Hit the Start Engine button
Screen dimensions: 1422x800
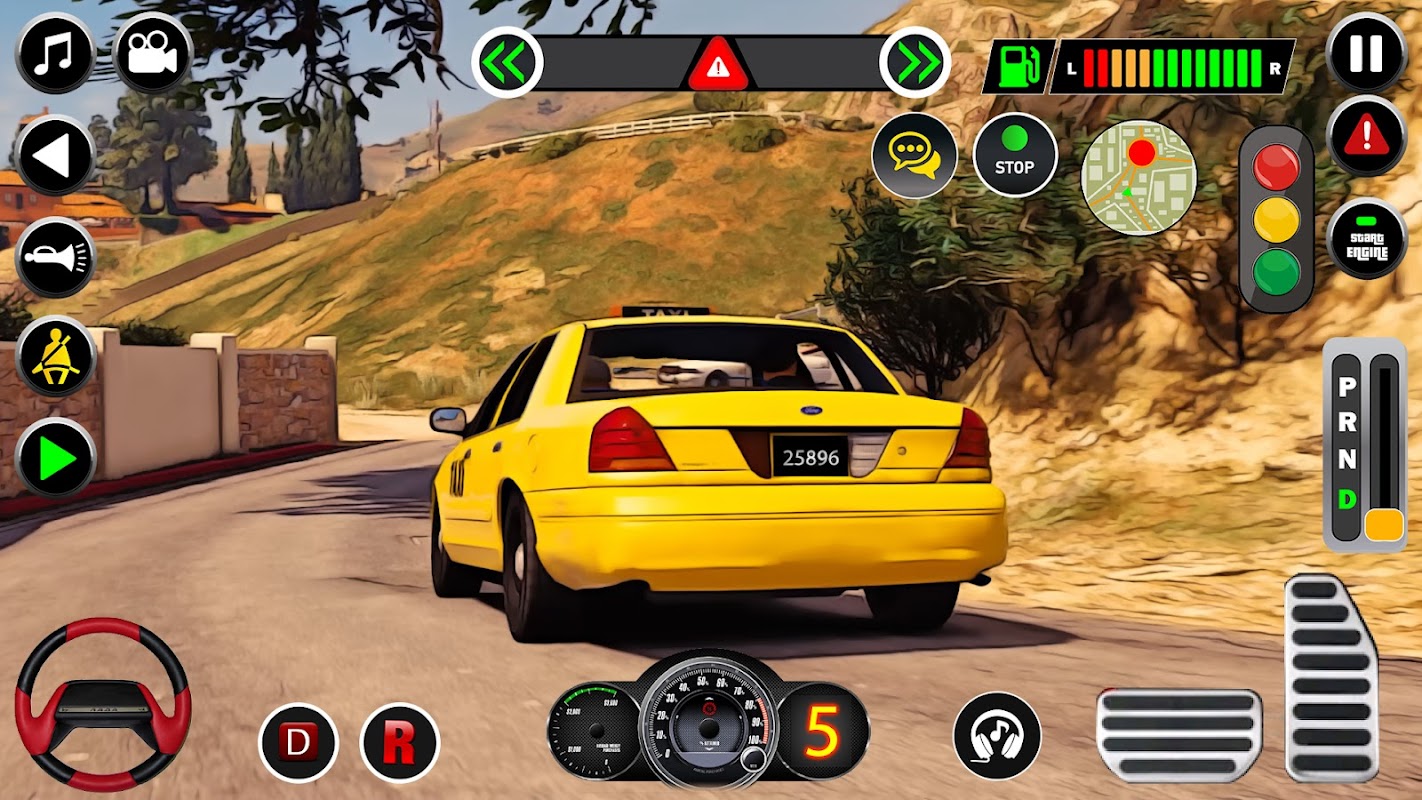pos(1366,238)
